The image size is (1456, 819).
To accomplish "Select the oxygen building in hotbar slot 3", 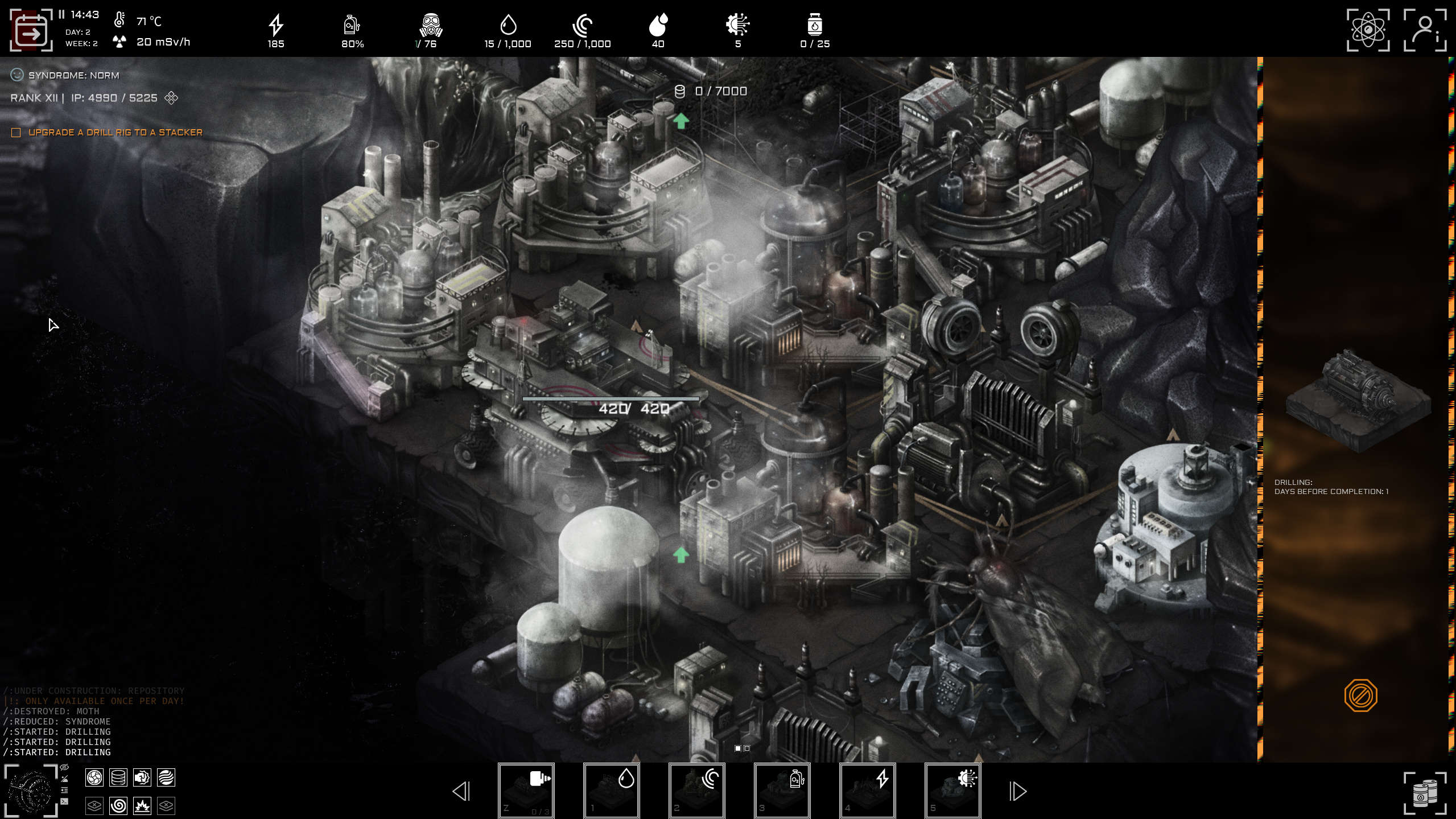I will pyautogui.click(x=783, y=790).
